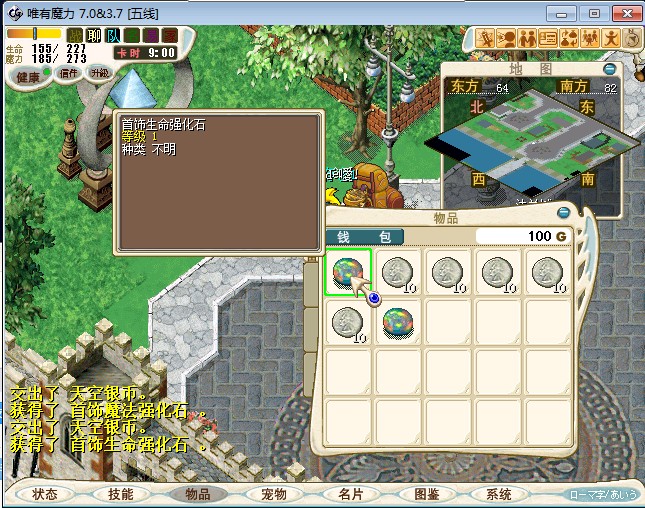Switch to the 钱包 wallet tab
The image size is (645, 508).
pos(365,237)
